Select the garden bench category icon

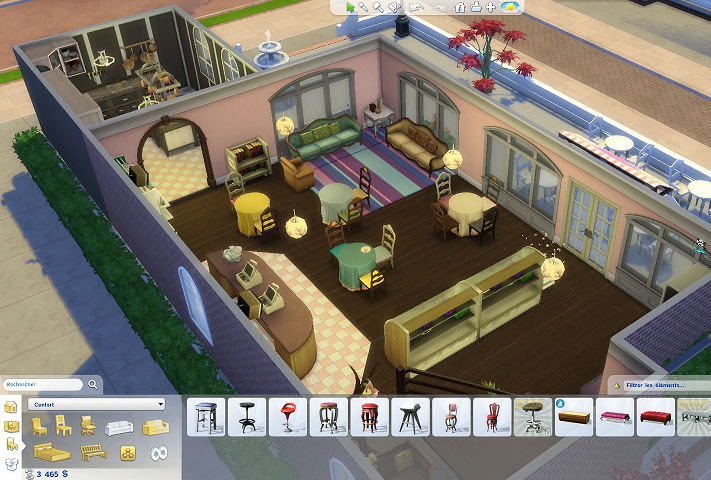pyautogui.click(x=92, y=452)
